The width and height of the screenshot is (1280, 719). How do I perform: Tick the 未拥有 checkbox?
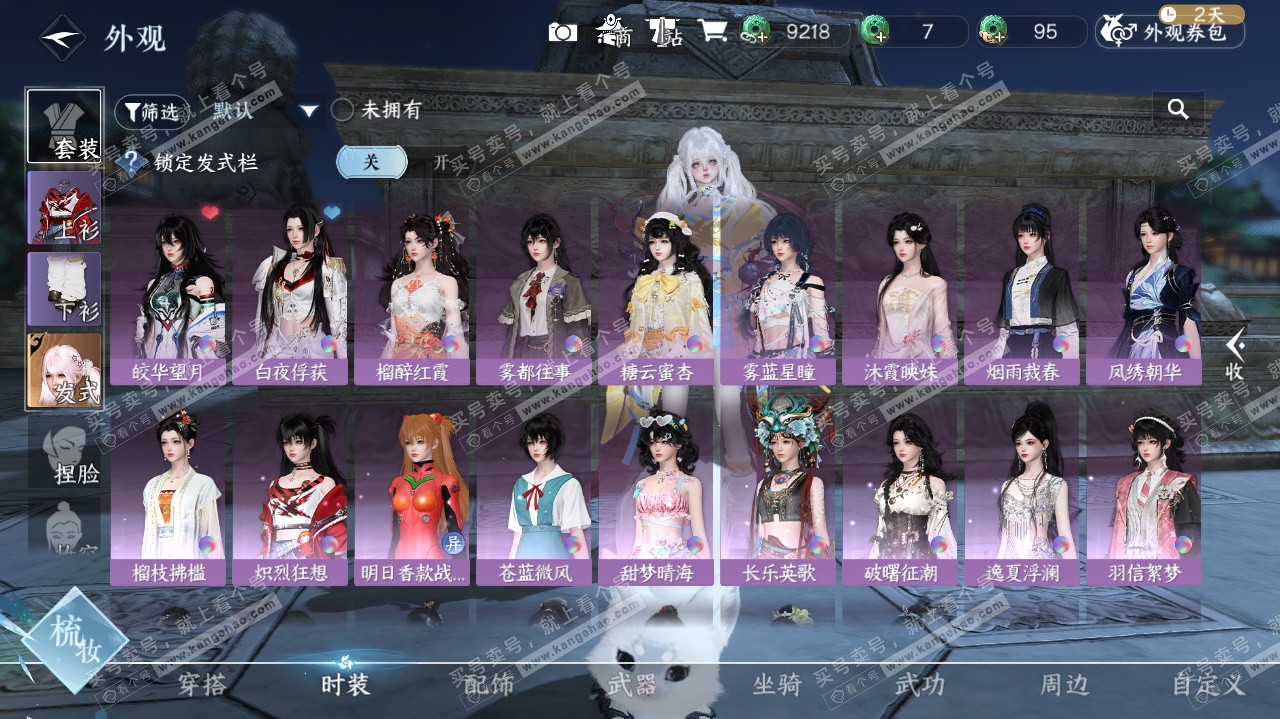click(343, 110)
